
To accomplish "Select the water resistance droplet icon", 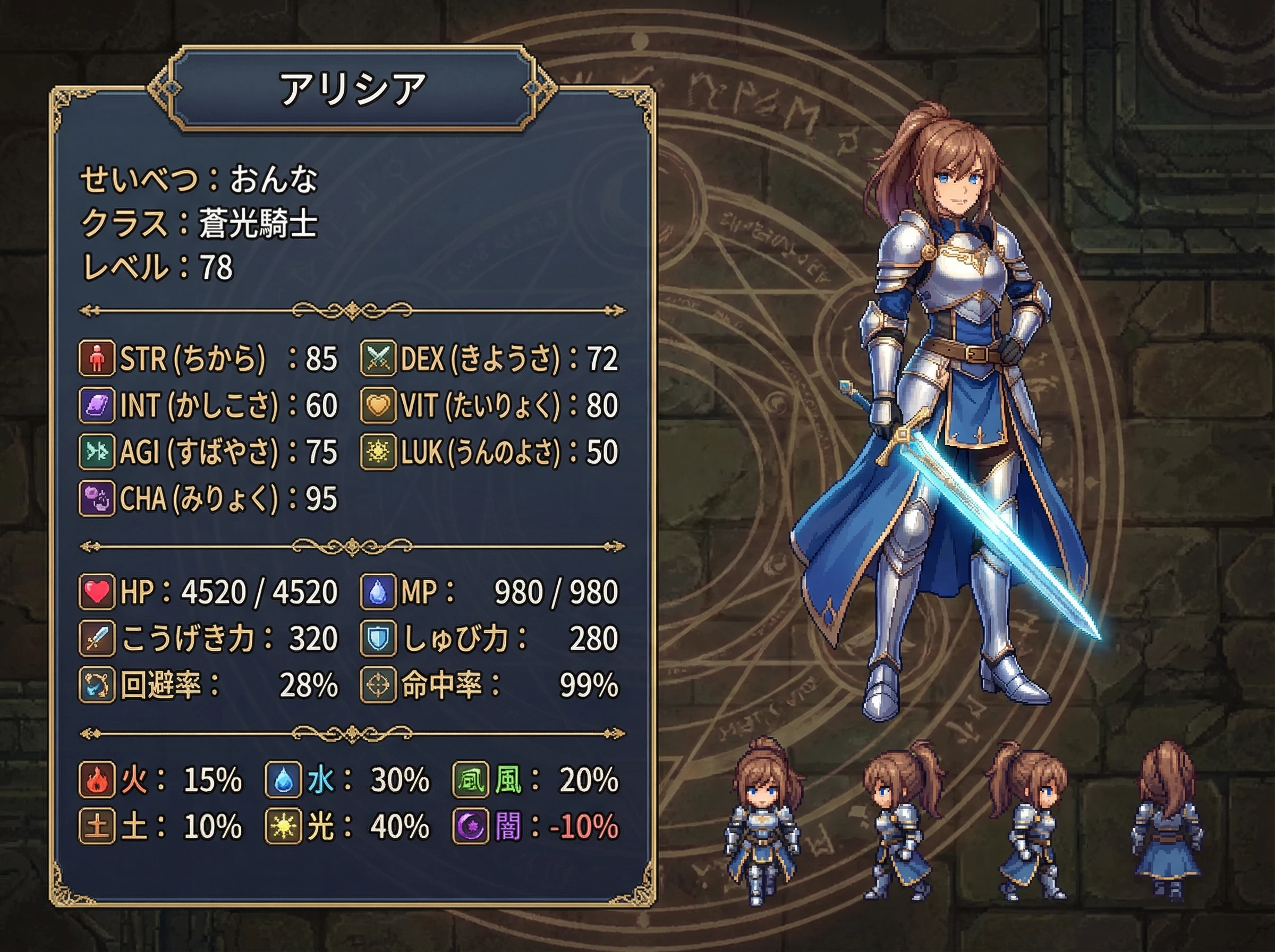I will 283,780.
